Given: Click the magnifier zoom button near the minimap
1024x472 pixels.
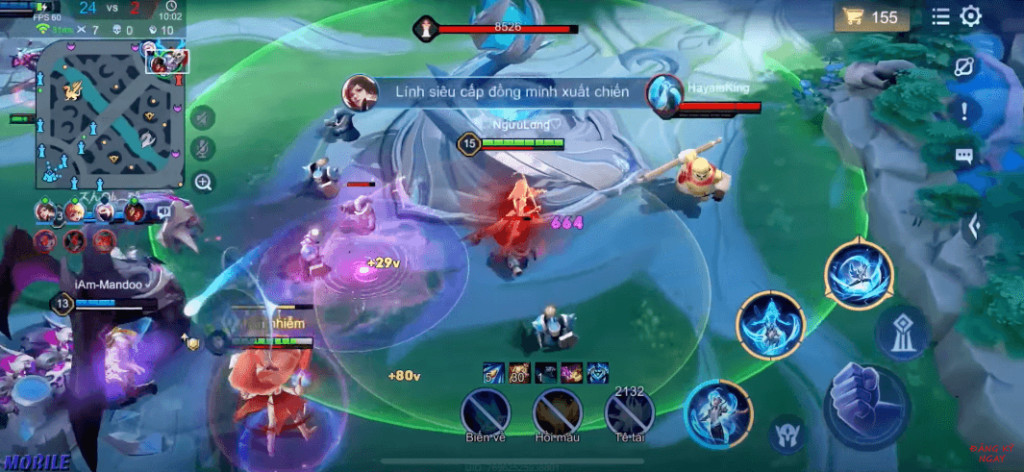Looking at the screenshot, I should click(x=203, y=182).
